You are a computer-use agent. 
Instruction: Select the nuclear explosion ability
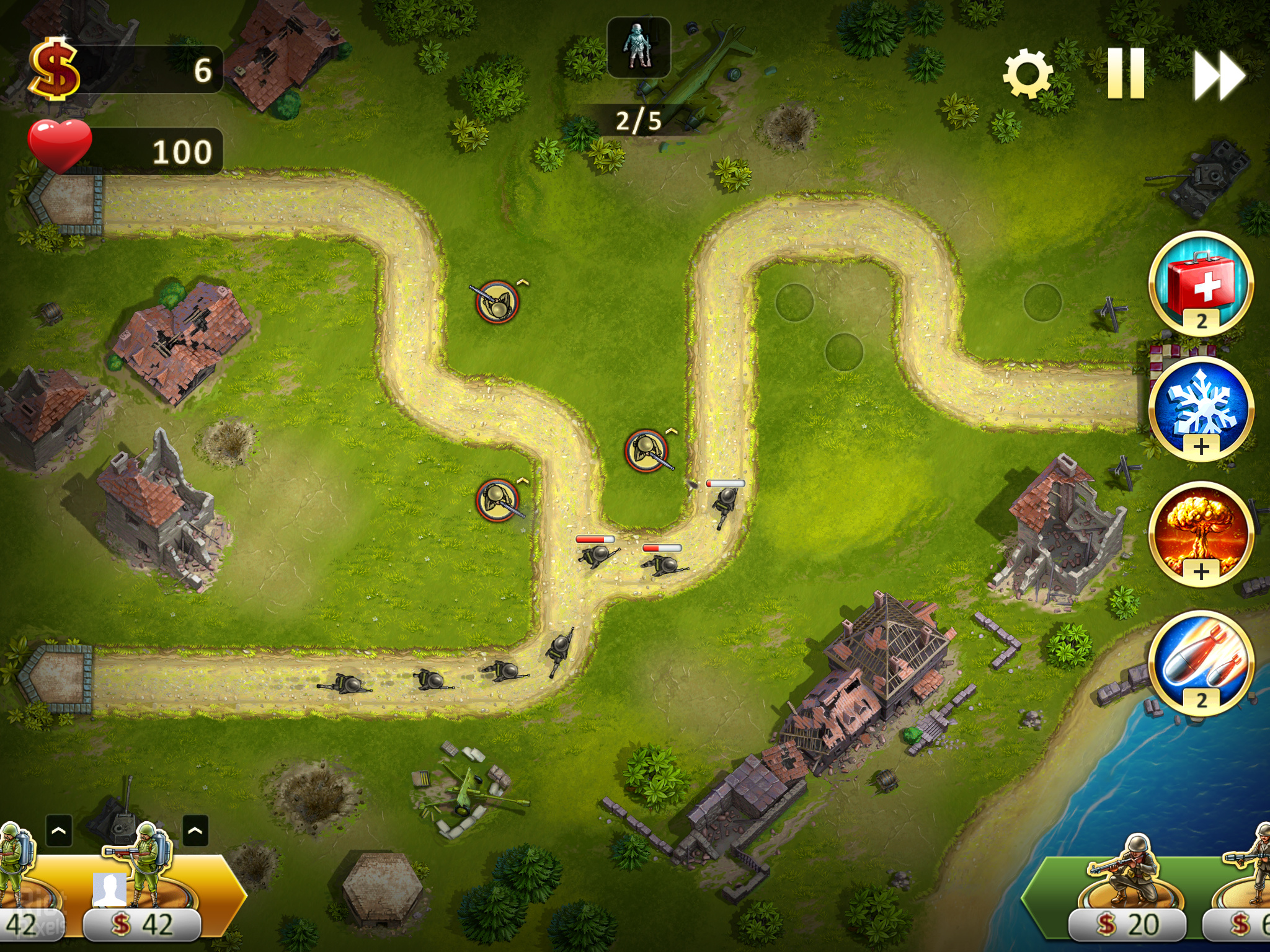click(x=1201, y=534)
